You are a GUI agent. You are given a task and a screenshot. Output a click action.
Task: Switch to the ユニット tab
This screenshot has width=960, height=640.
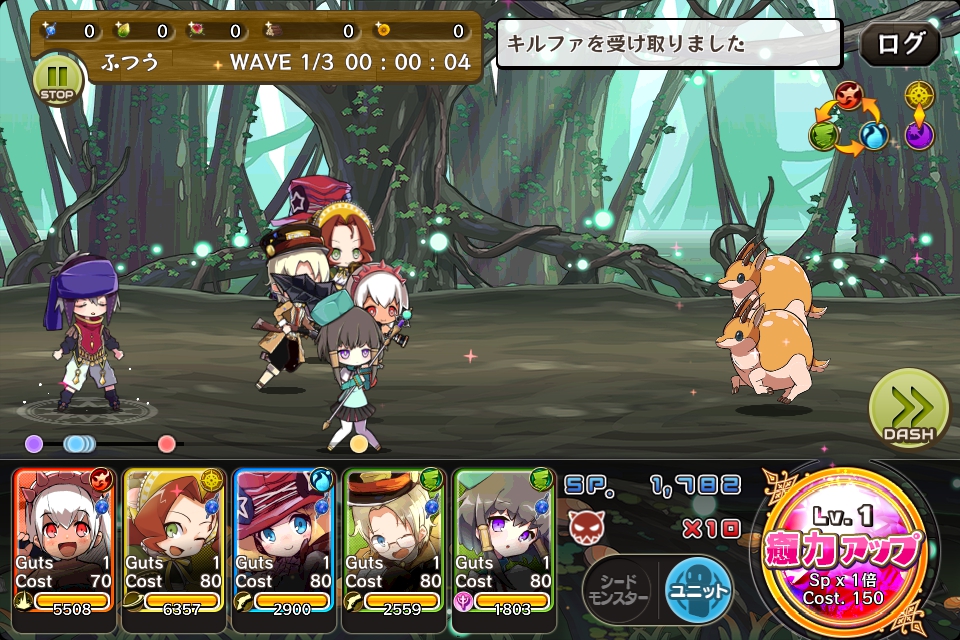click(x=697, y=592)
